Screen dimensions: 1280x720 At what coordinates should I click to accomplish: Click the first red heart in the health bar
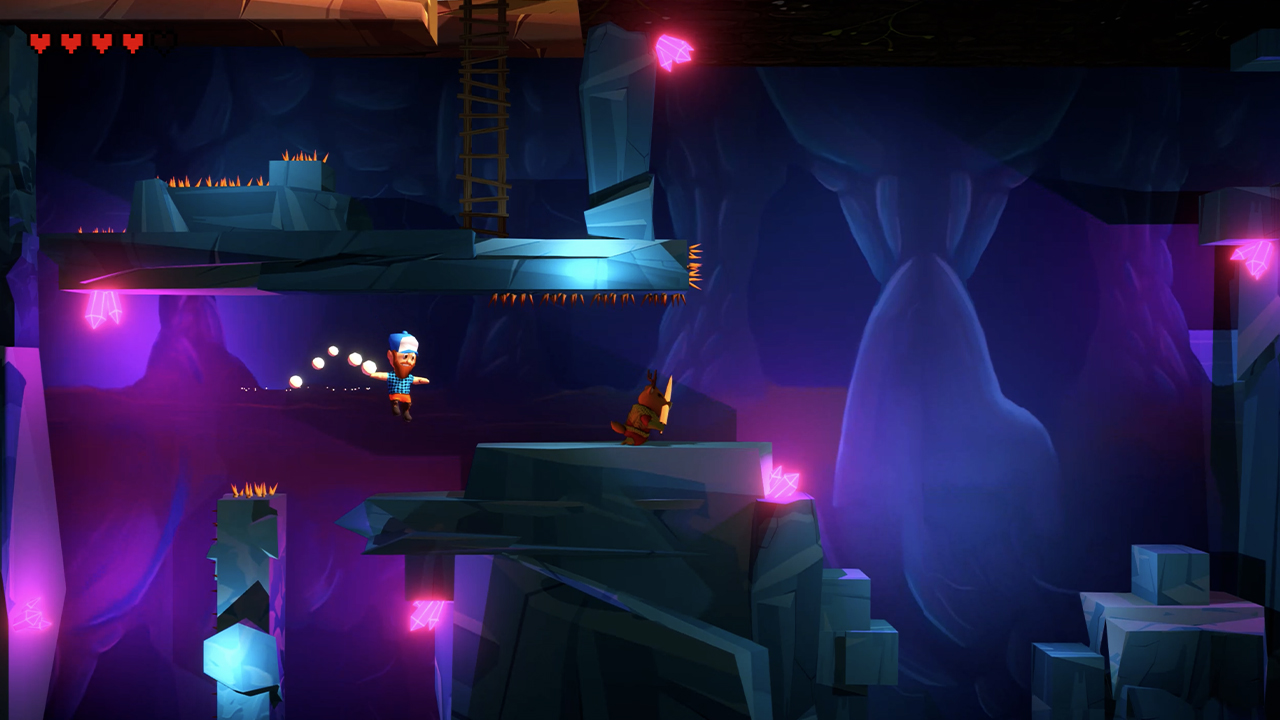[x=38, y=42]
